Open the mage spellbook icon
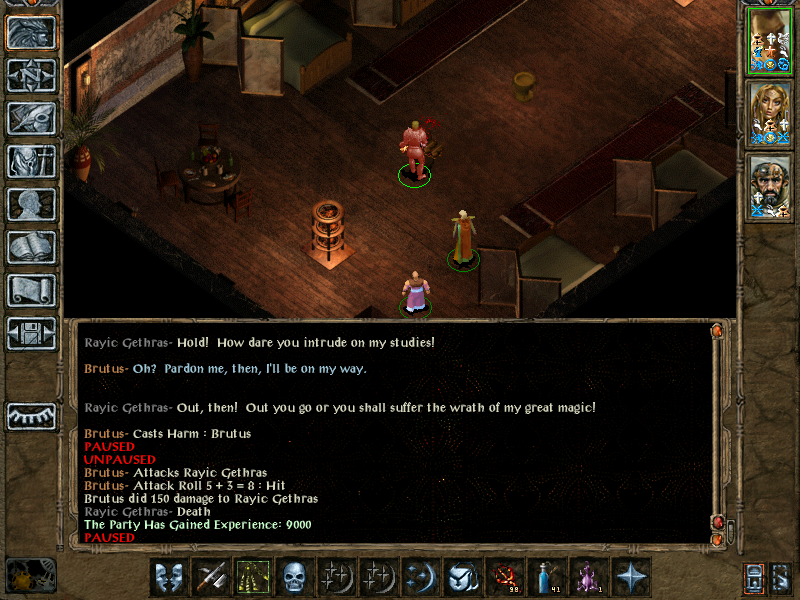 (x=31, y=247)
